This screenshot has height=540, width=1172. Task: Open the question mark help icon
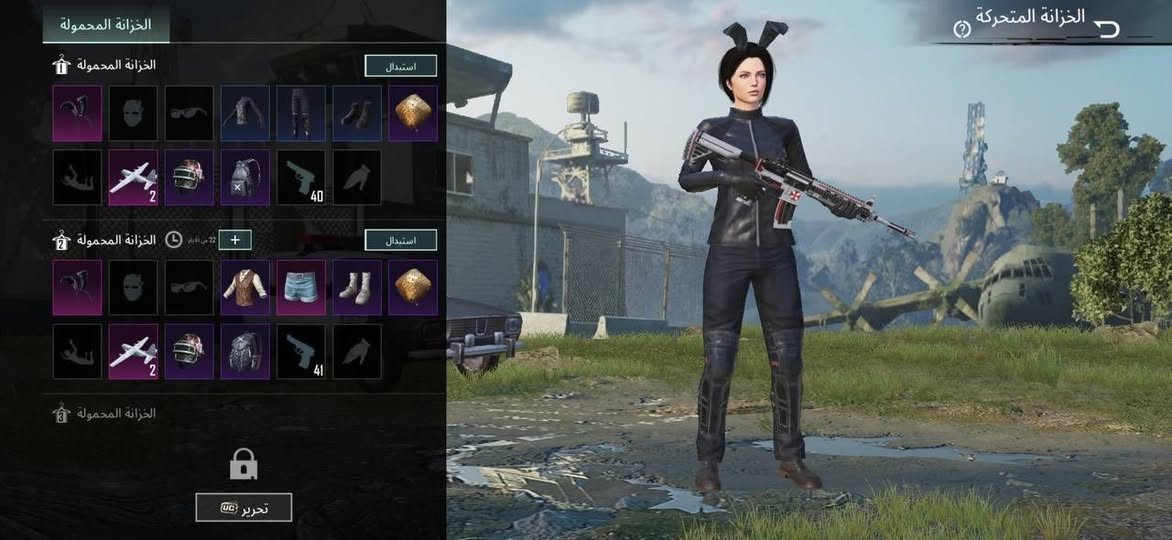click(962, 30)
